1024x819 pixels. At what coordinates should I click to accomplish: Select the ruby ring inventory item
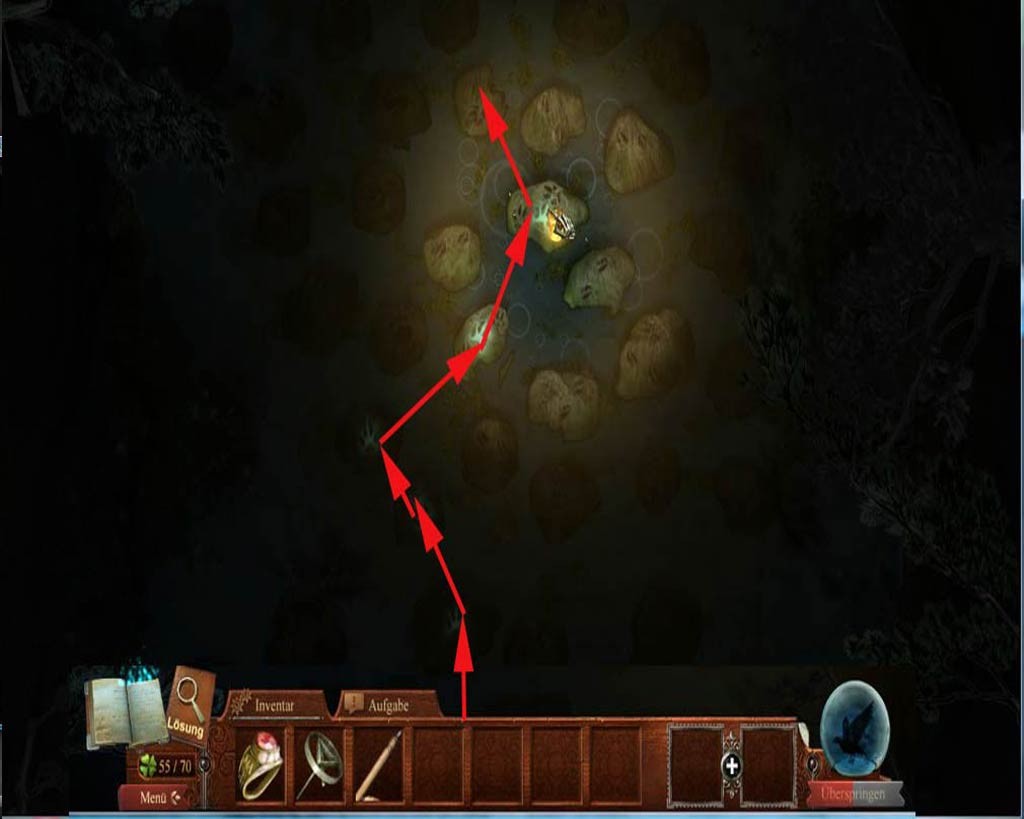click(261, 766)
